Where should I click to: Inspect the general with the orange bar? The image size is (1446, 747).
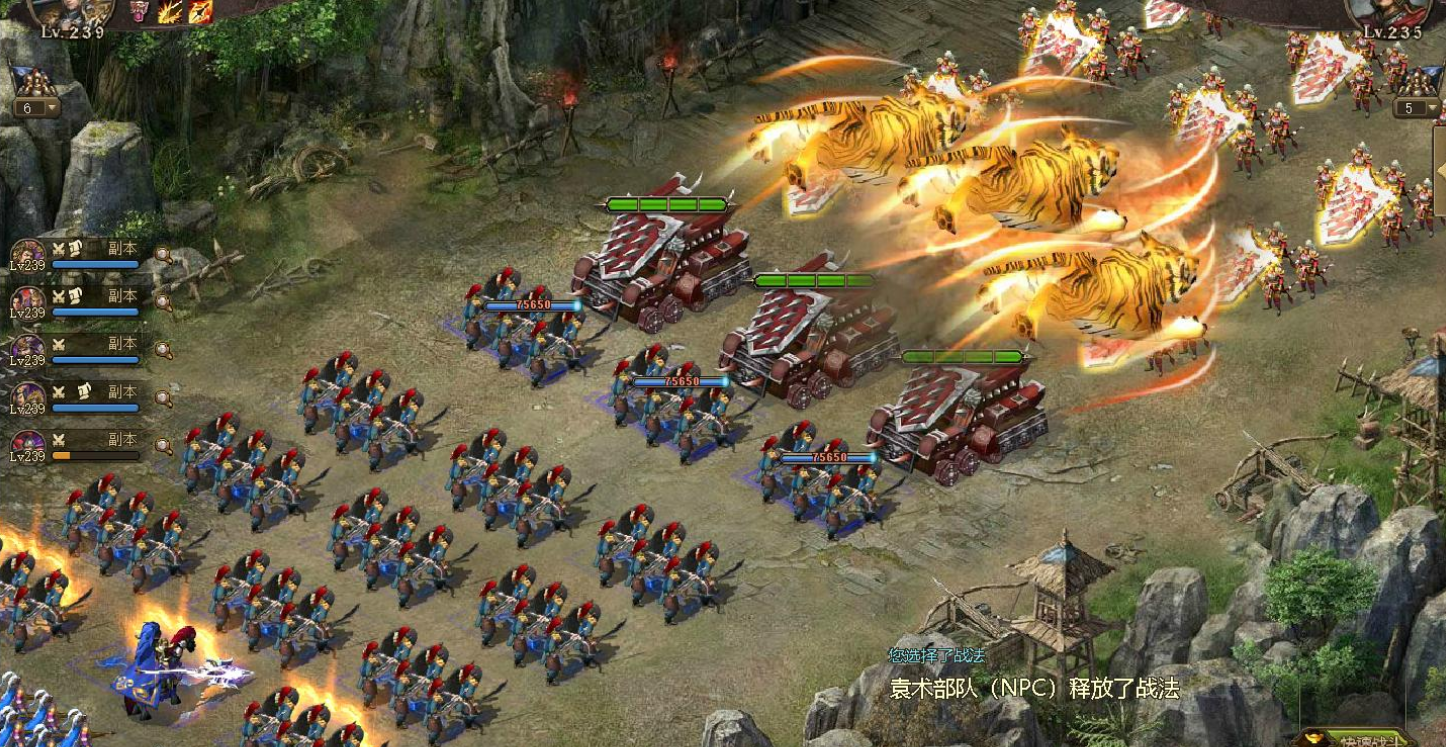[x=163, y=446]
